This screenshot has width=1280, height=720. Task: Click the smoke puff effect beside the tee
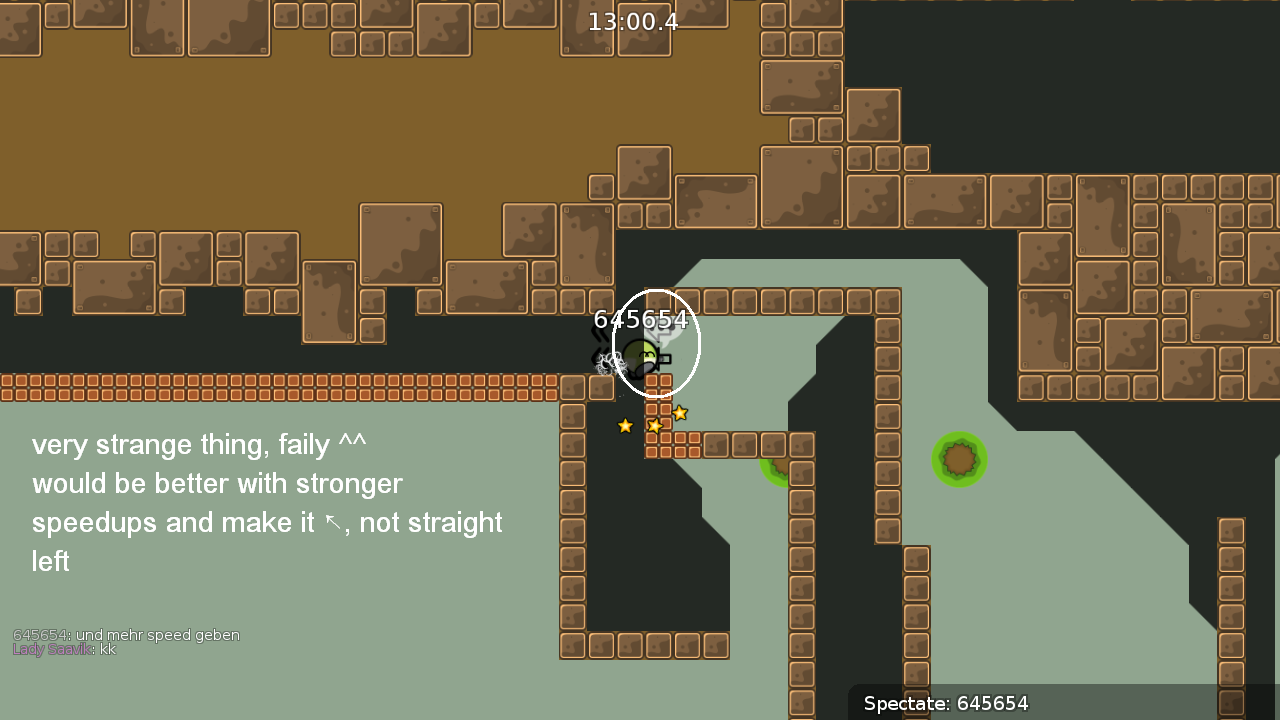610,360
